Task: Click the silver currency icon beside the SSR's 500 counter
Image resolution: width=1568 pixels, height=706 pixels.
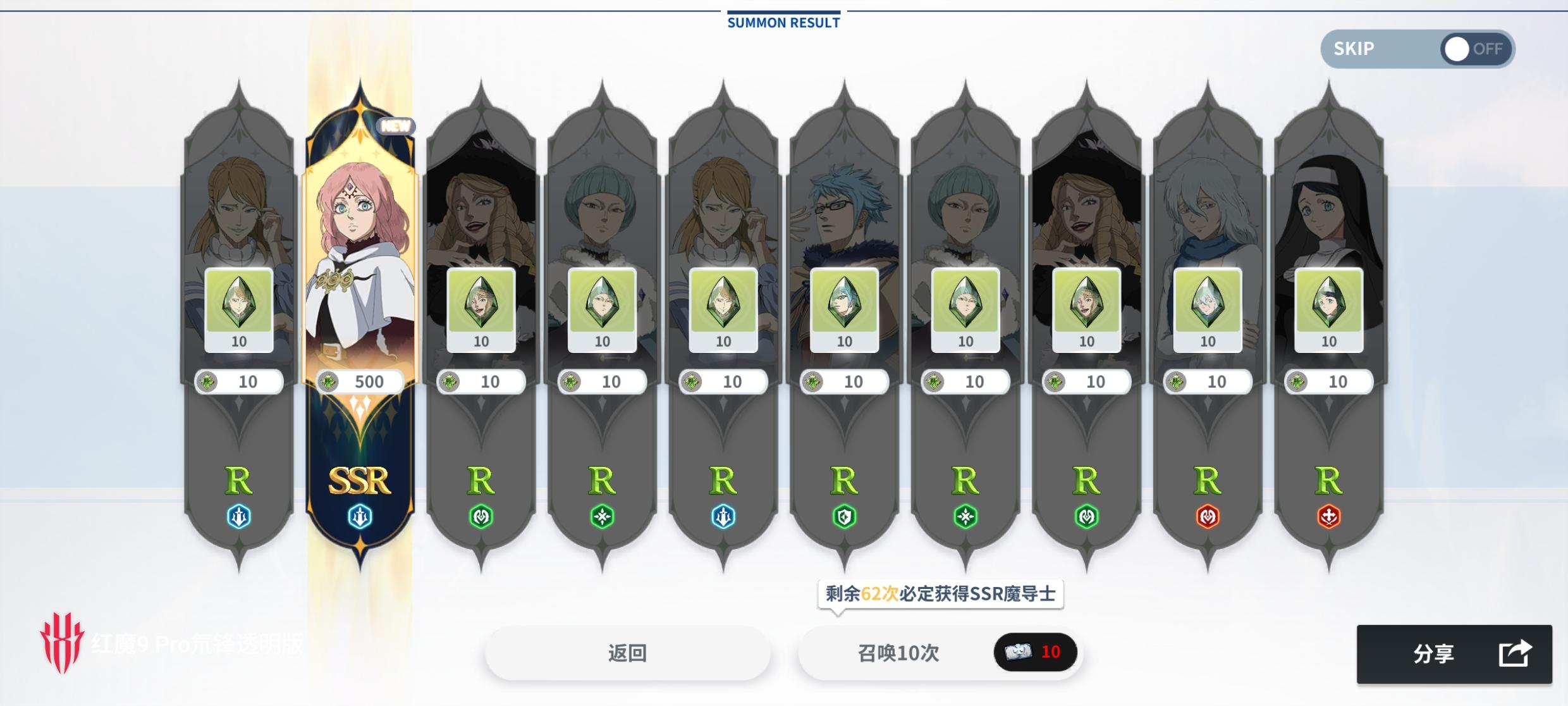Action: click(328, 381)
